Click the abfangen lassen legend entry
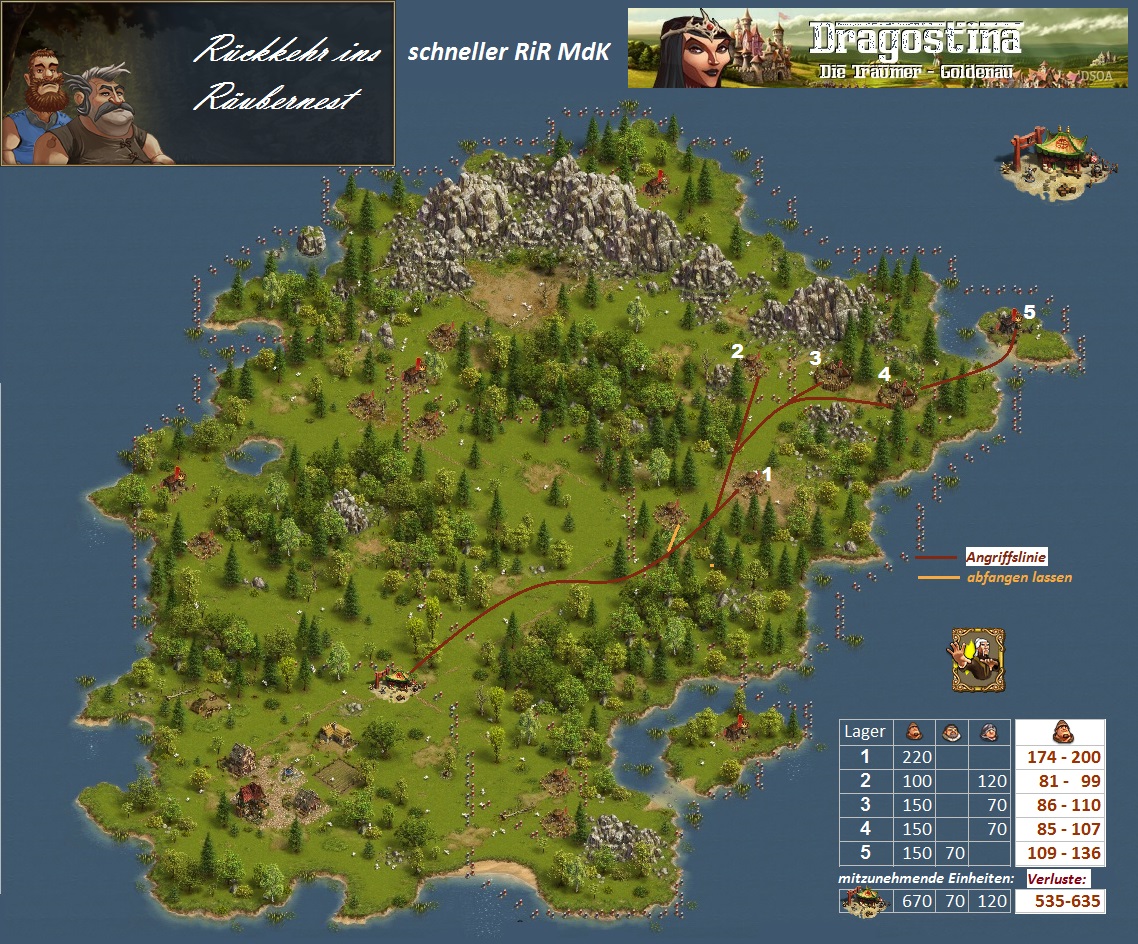The width and height of the screenshot is (1138, 944). (1011, 577)
